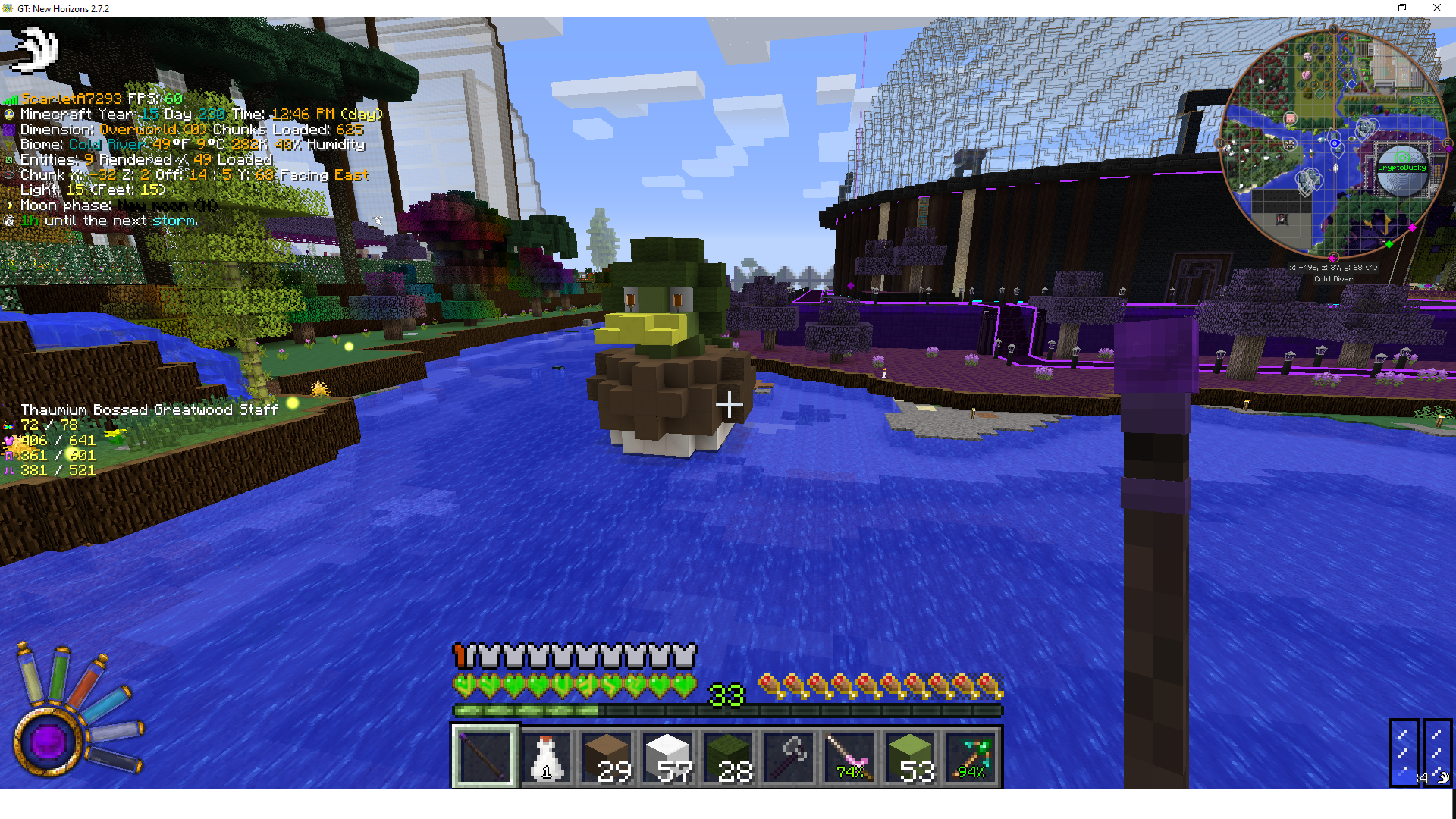Click the Thaumcraft wand vis dial
The width and height of the screenshot is (1456, 819).
(49, 742)
